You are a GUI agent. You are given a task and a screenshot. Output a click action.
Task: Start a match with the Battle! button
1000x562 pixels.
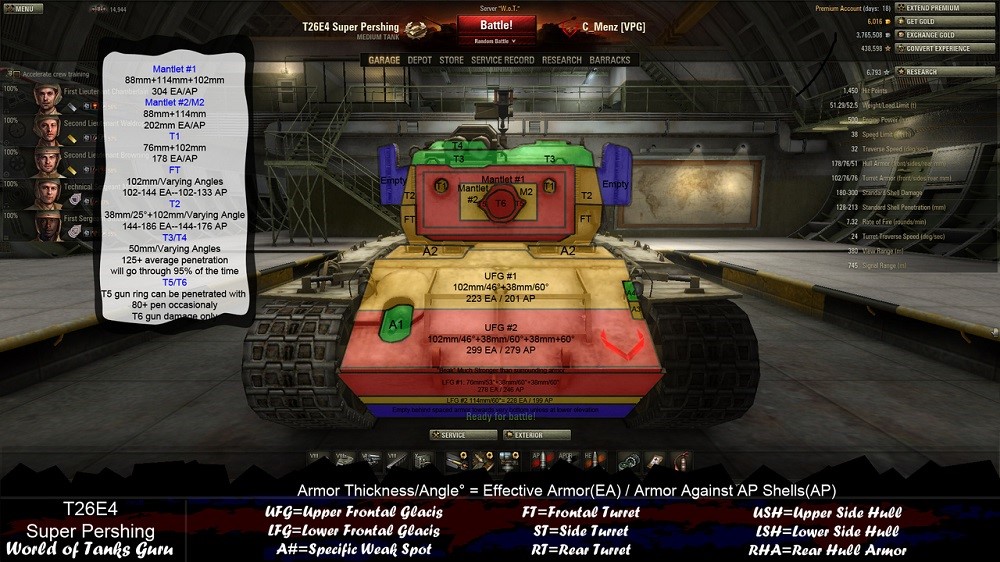[x=496, y=25]
